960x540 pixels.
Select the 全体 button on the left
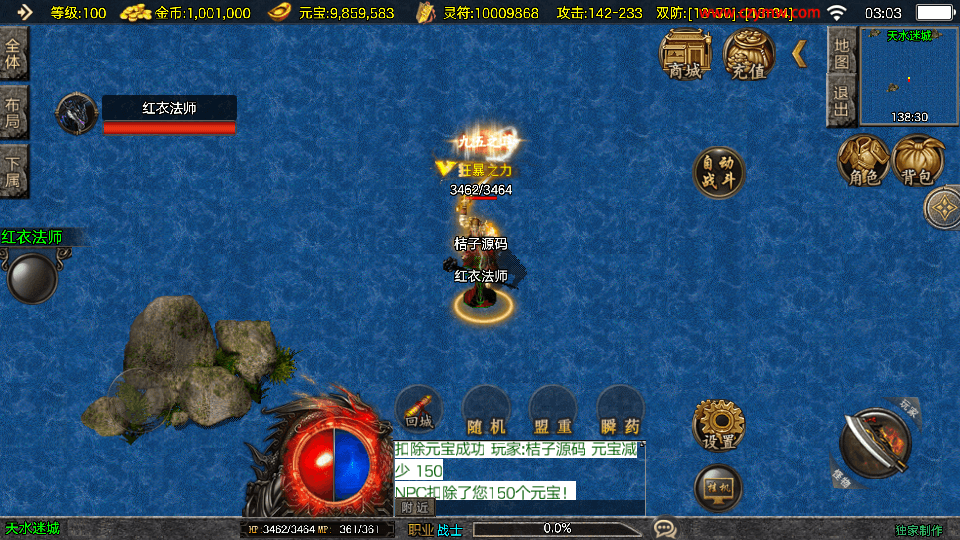pos(13,53)
